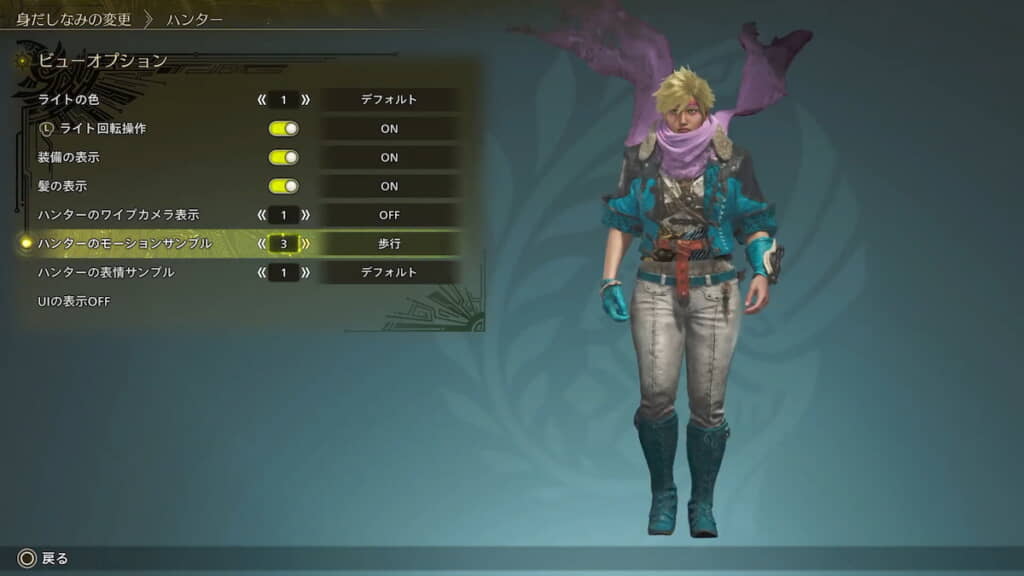Click the 歩行 motion value box
1024x576 pixels.
[x=389, y=243]
